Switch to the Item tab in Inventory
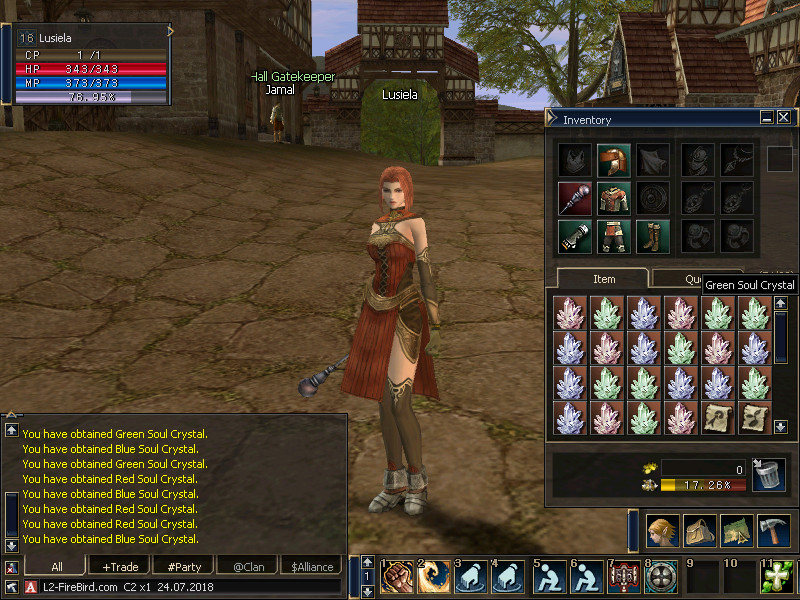This screenshot has height=600, width=800. pyautogui.click(x=604, y=279)
